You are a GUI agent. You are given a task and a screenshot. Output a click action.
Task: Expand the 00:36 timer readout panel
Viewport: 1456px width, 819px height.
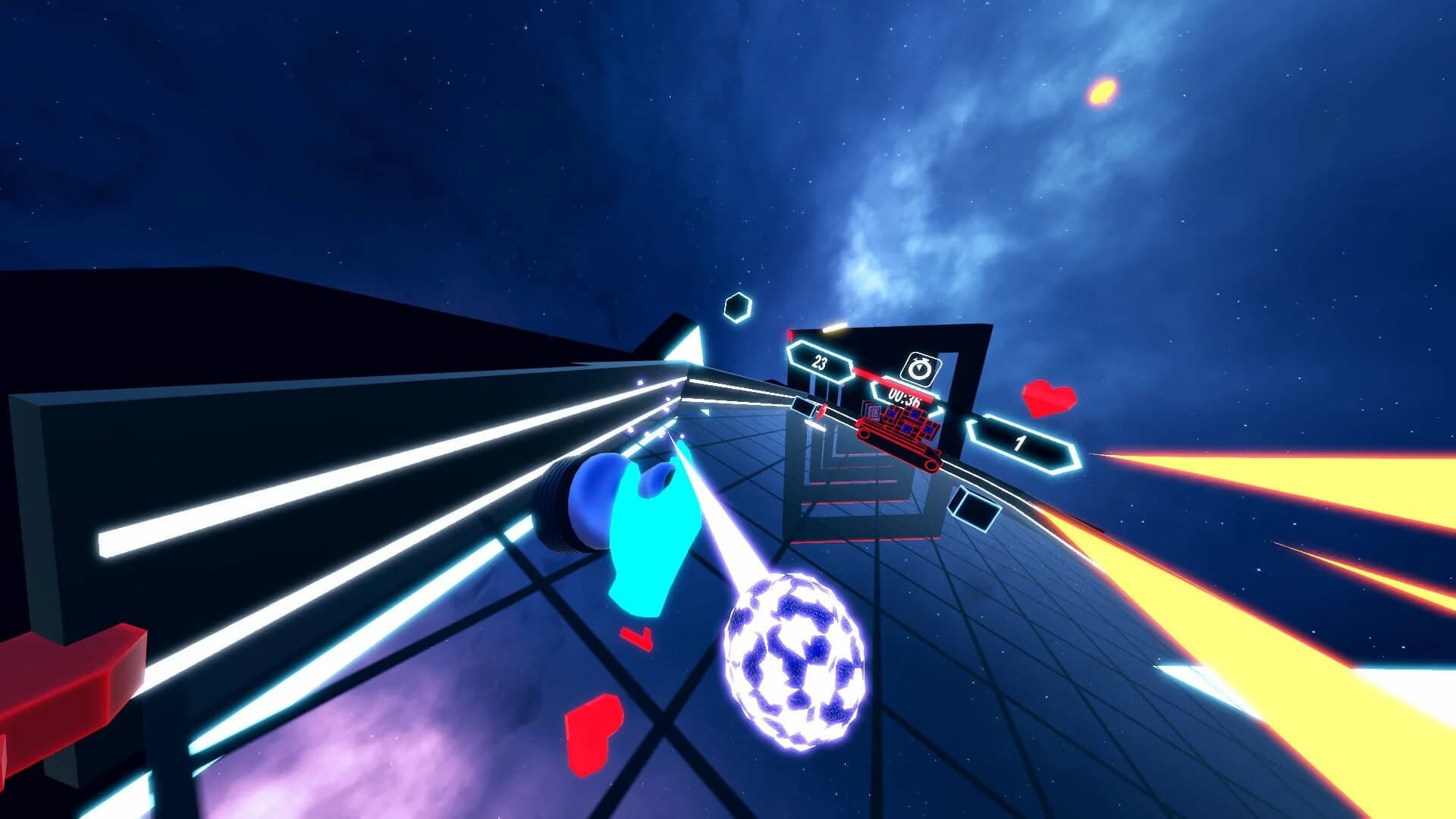pyautogui.click(x=905, y=397)
